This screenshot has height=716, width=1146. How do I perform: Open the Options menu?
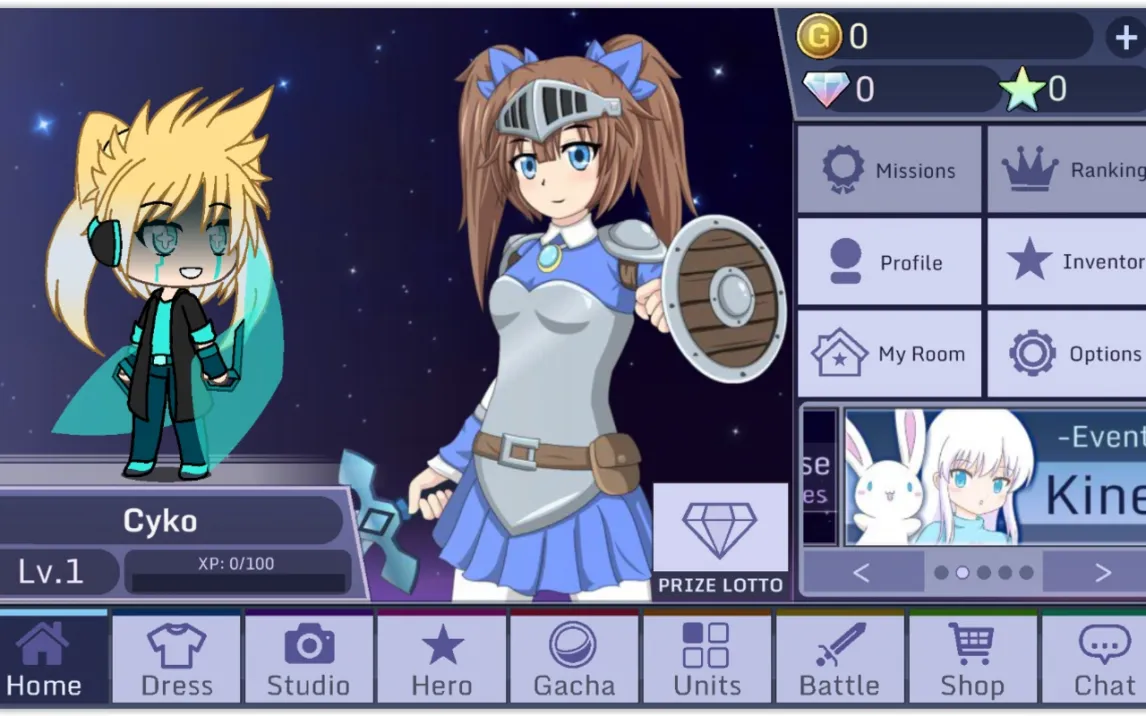click(1066, 354)
